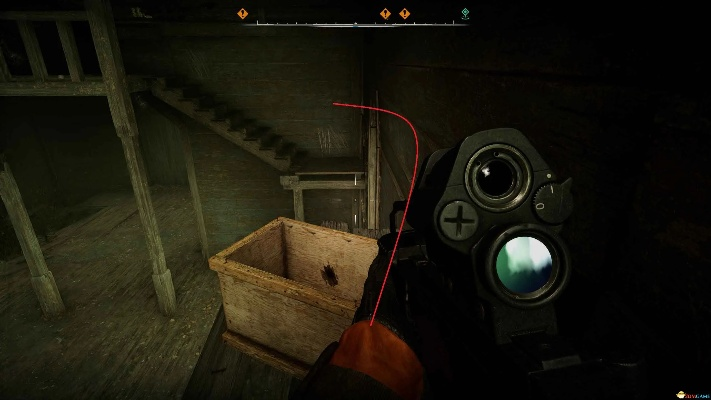The height and width of the screenshot is (400, 711).
Task: Select the green objective marker on the compass
Action: (x=465, y=13)
